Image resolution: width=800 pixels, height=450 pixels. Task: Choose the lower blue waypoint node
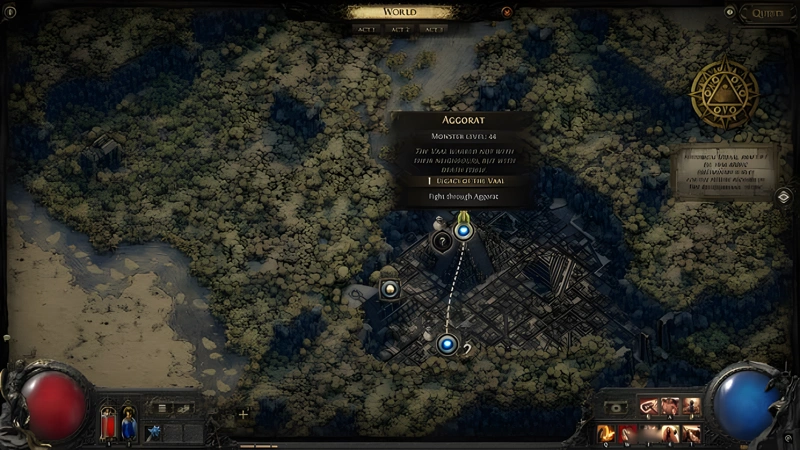(446, 344)
